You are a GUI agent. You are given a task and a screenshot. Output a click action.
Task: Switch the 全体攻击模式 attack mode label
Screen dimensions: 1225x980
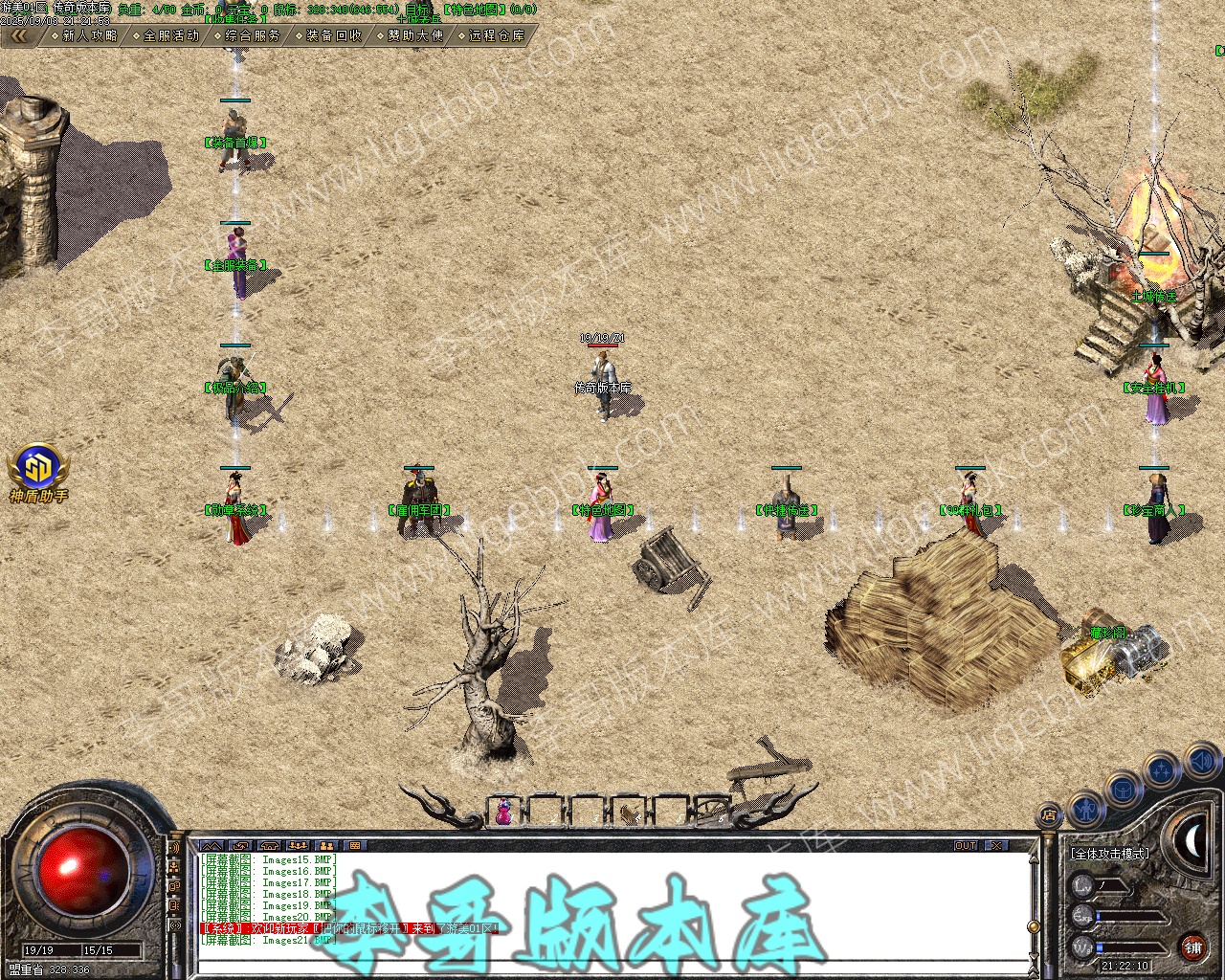coord(1110,853)
